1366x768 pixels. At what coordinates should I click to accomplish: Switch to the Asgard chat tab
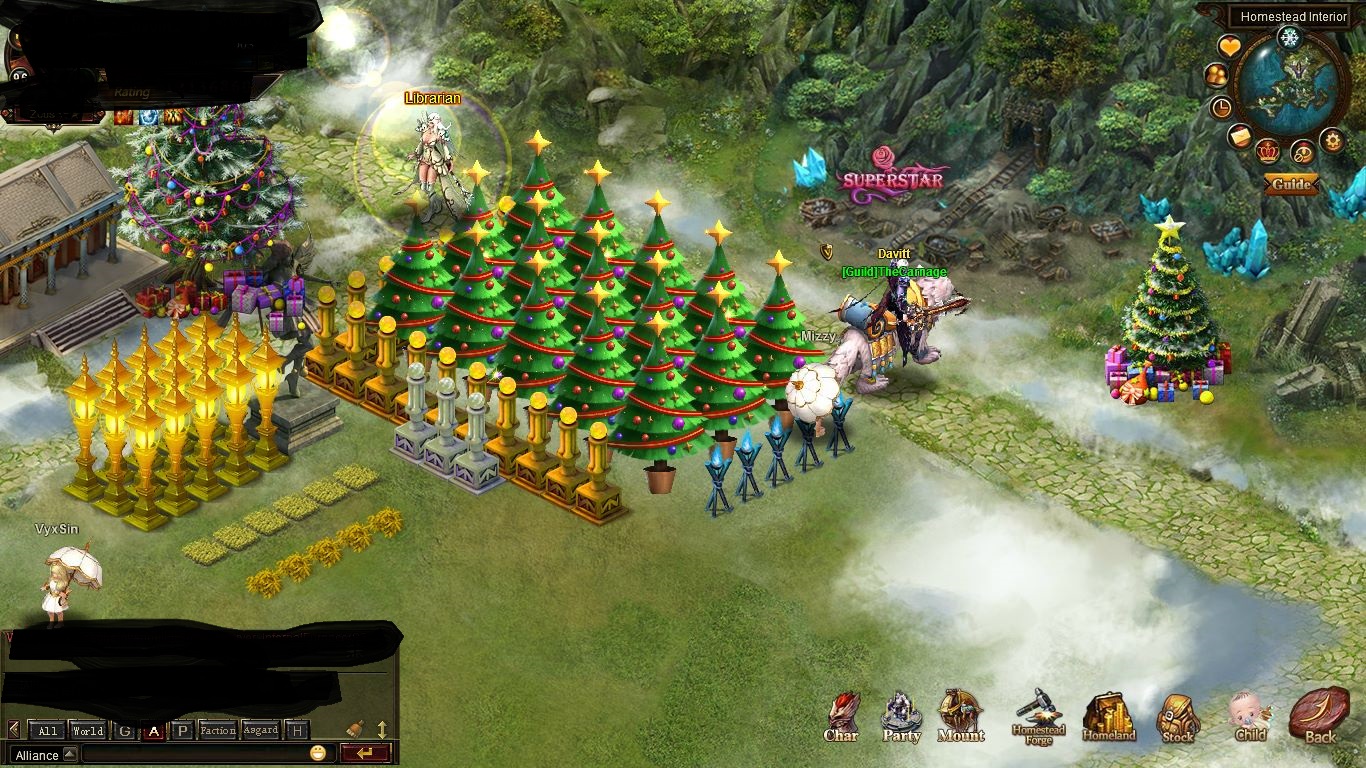(x=260, y=730)
